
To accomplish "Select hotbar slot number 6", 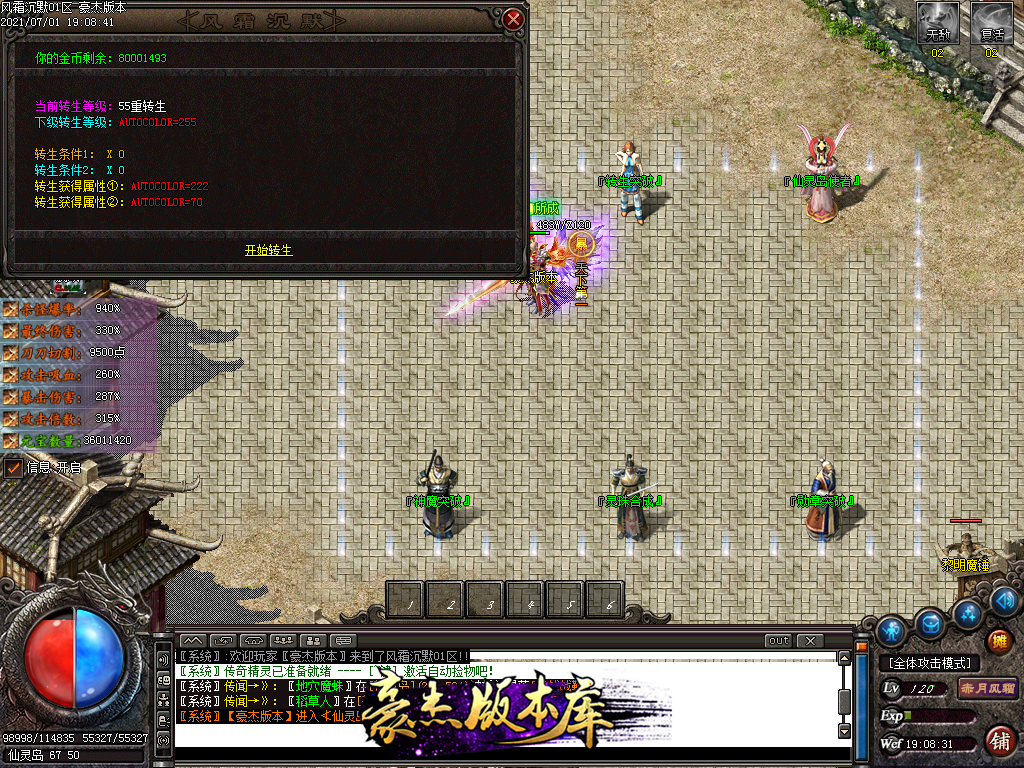I will [x=605, y=600].
